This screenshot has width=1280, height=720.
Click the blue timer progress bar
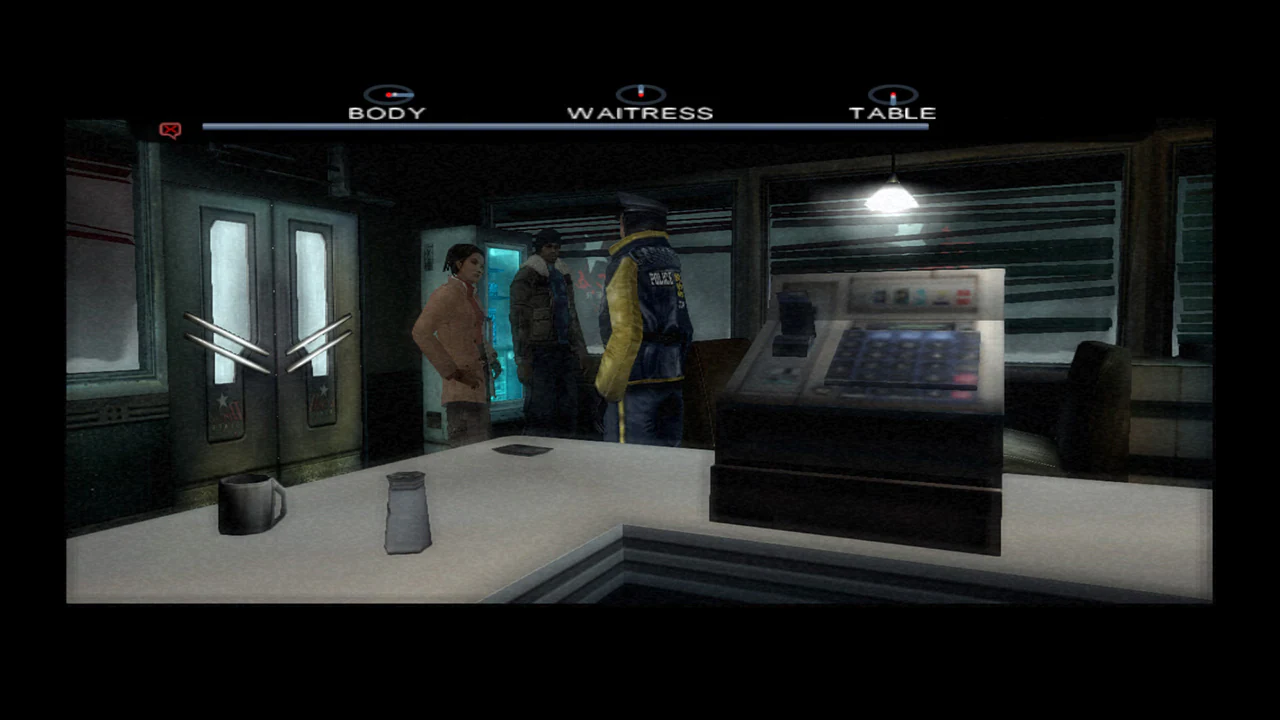565,126
